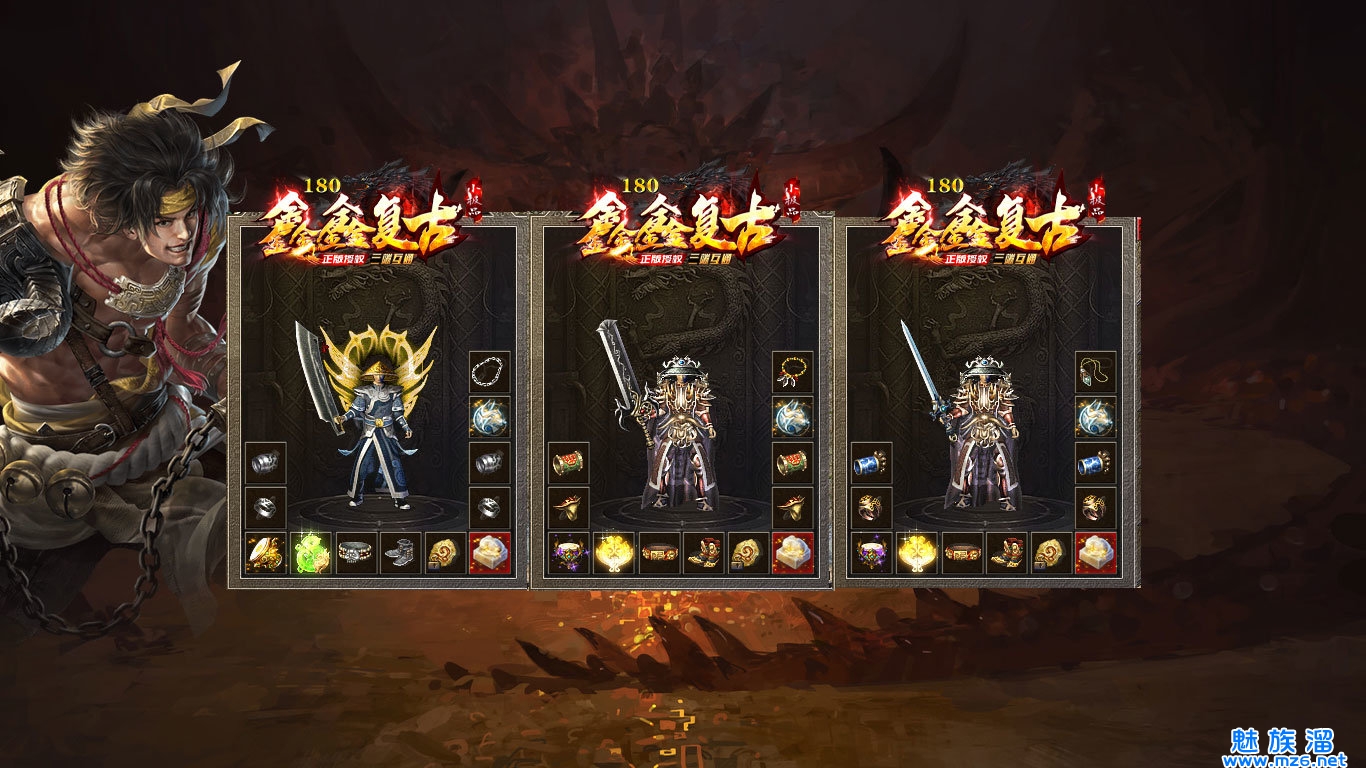Select the blue-robed warrior's wolf medallion slot

coord(490,417)
